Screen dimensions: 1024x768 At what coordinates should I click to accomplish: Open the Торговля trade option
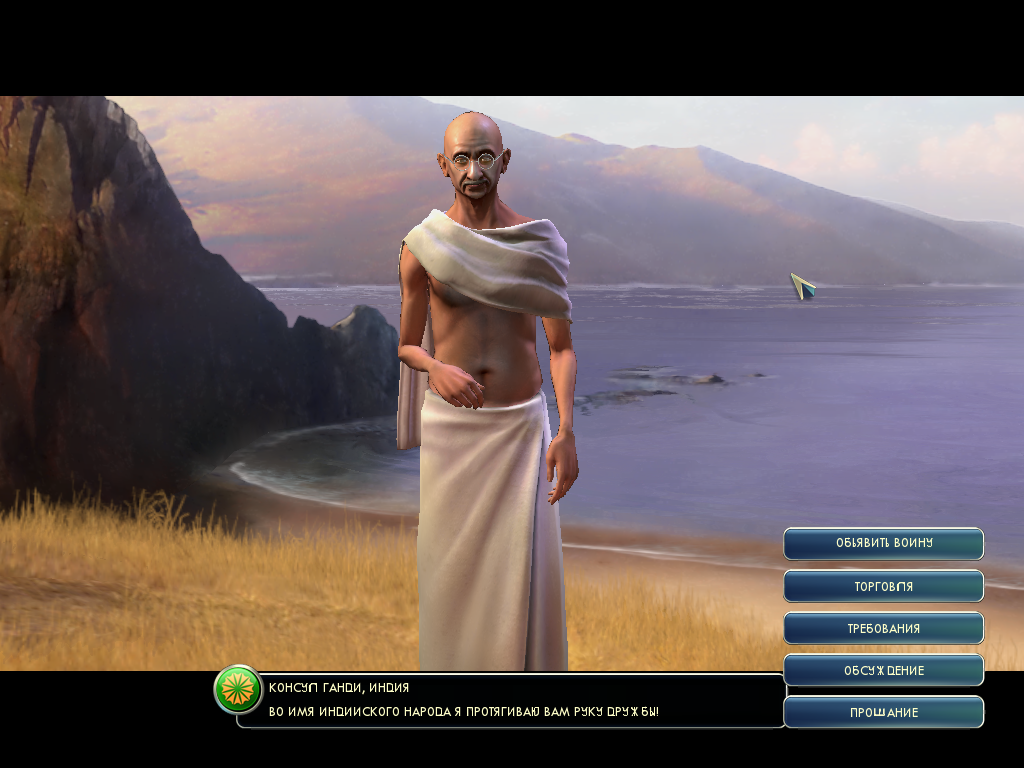pos(883,586)
